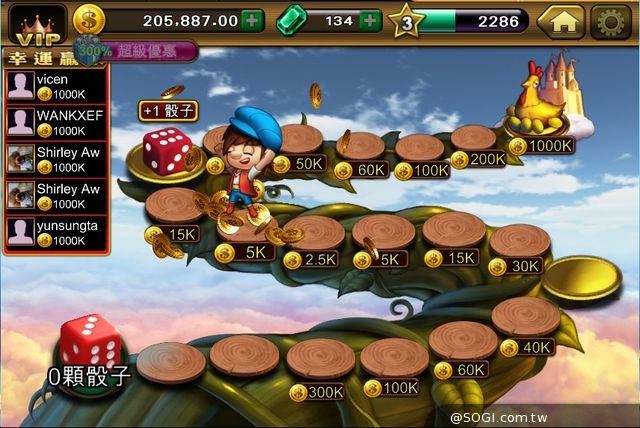Add more gold coins with plus button
This screenshot has height=428, width=640.
tap(253, 20)
